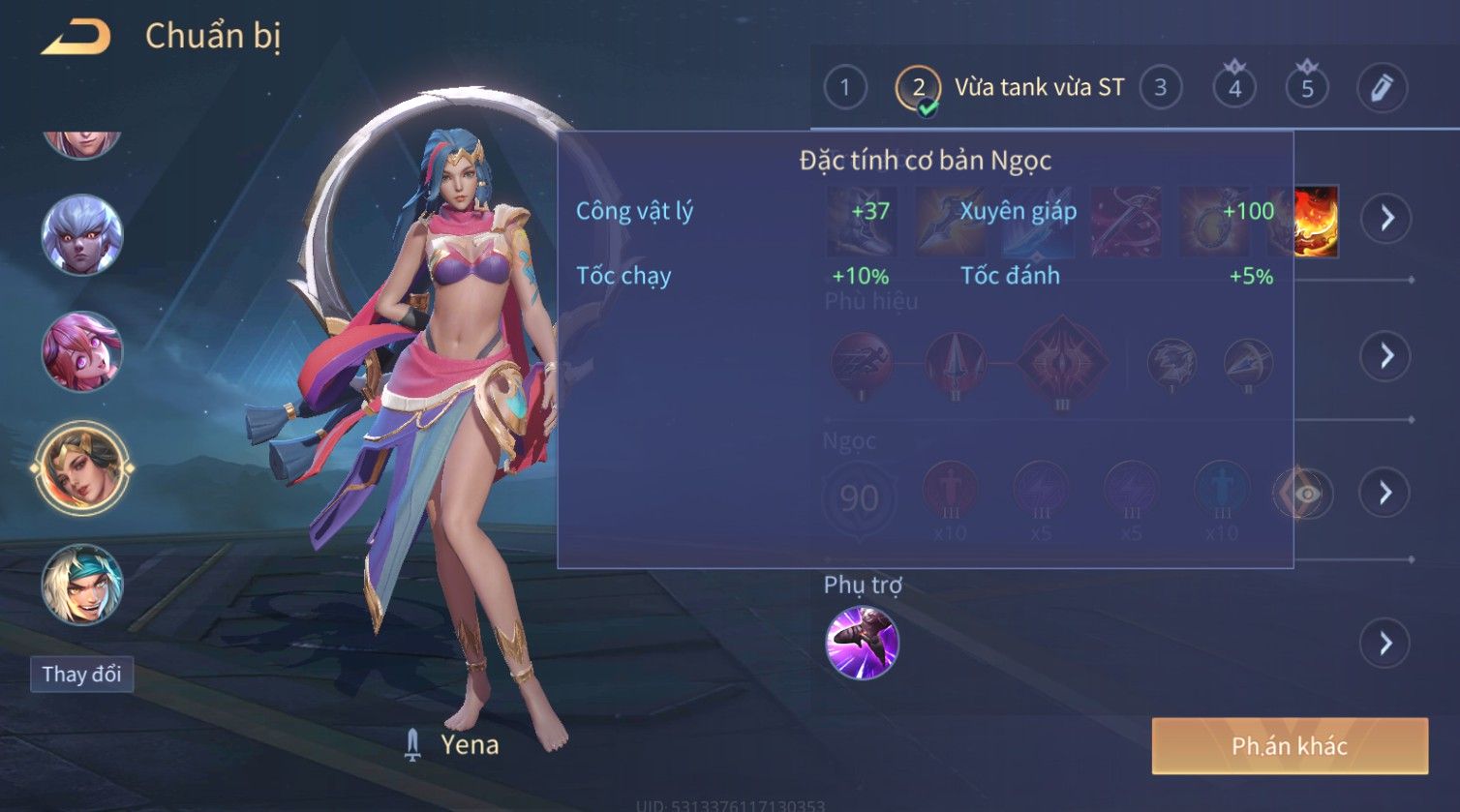The image size is (1460, 812).
Task: Expand the Phụ trợ support skill arrow
Action: point(1386,643)
